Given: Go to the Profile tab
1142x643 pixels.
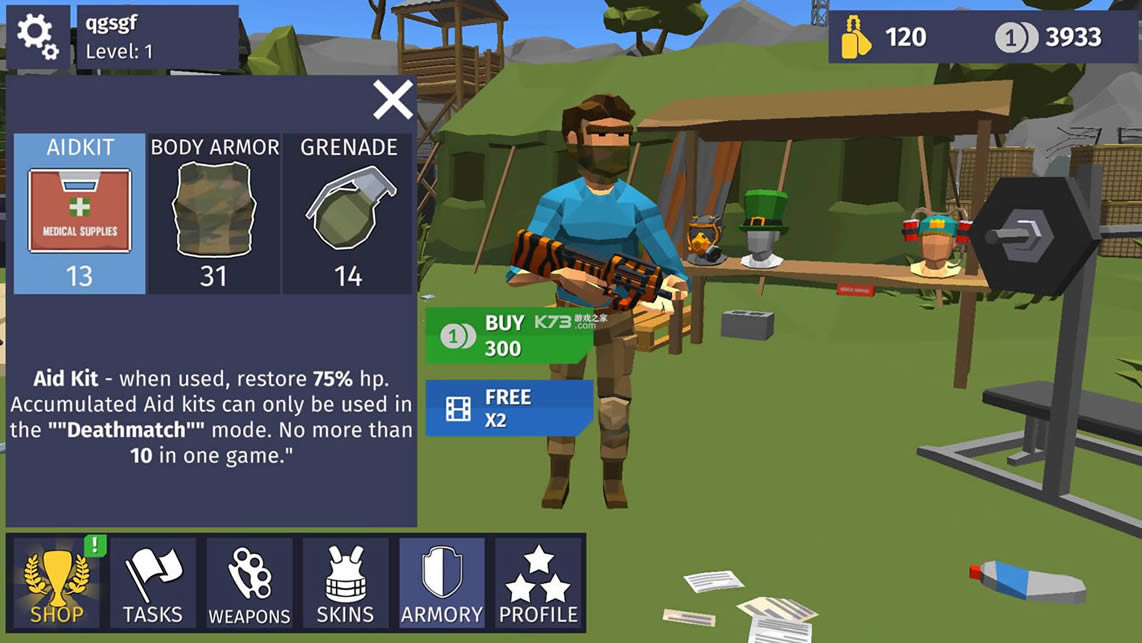Looking at the screenshot, I should (538, 584).
